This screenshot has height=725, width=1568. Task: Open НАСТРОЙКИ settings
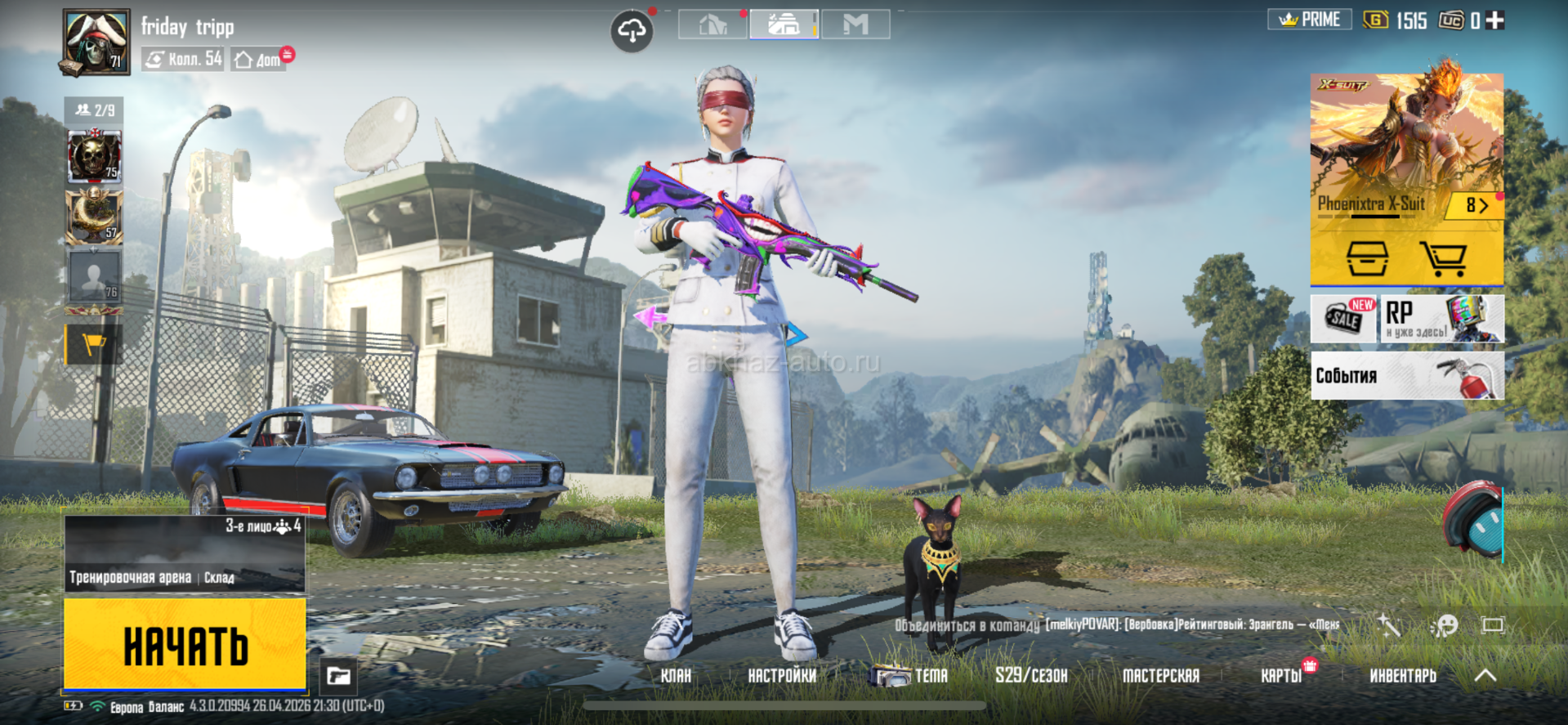coord(782,676)
